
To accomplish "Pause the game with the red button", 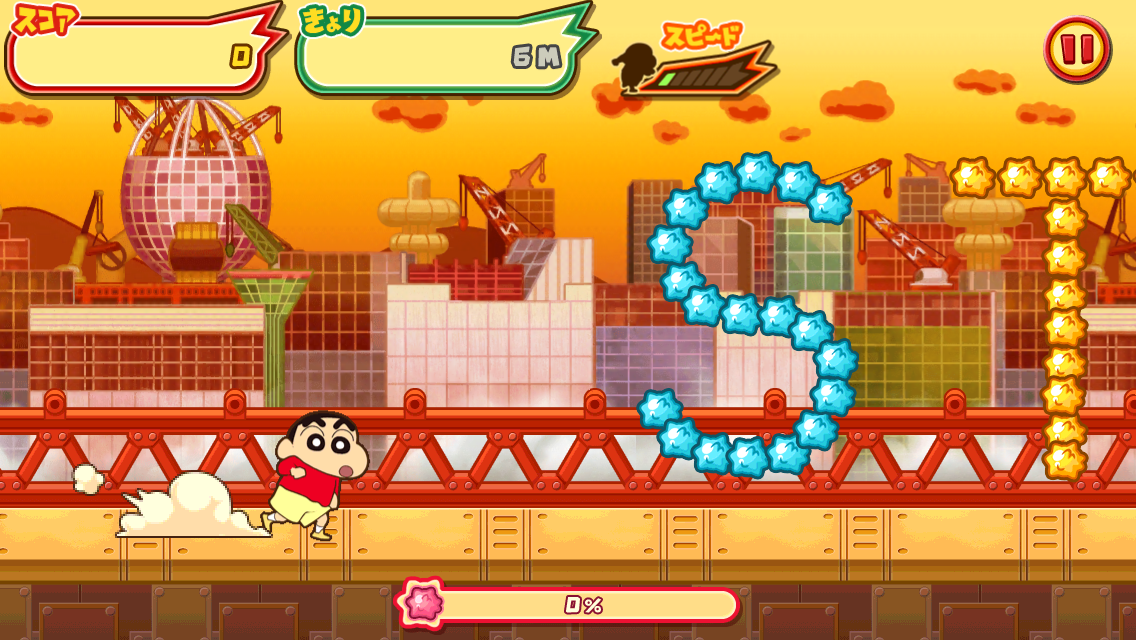I will (1076, 47).
